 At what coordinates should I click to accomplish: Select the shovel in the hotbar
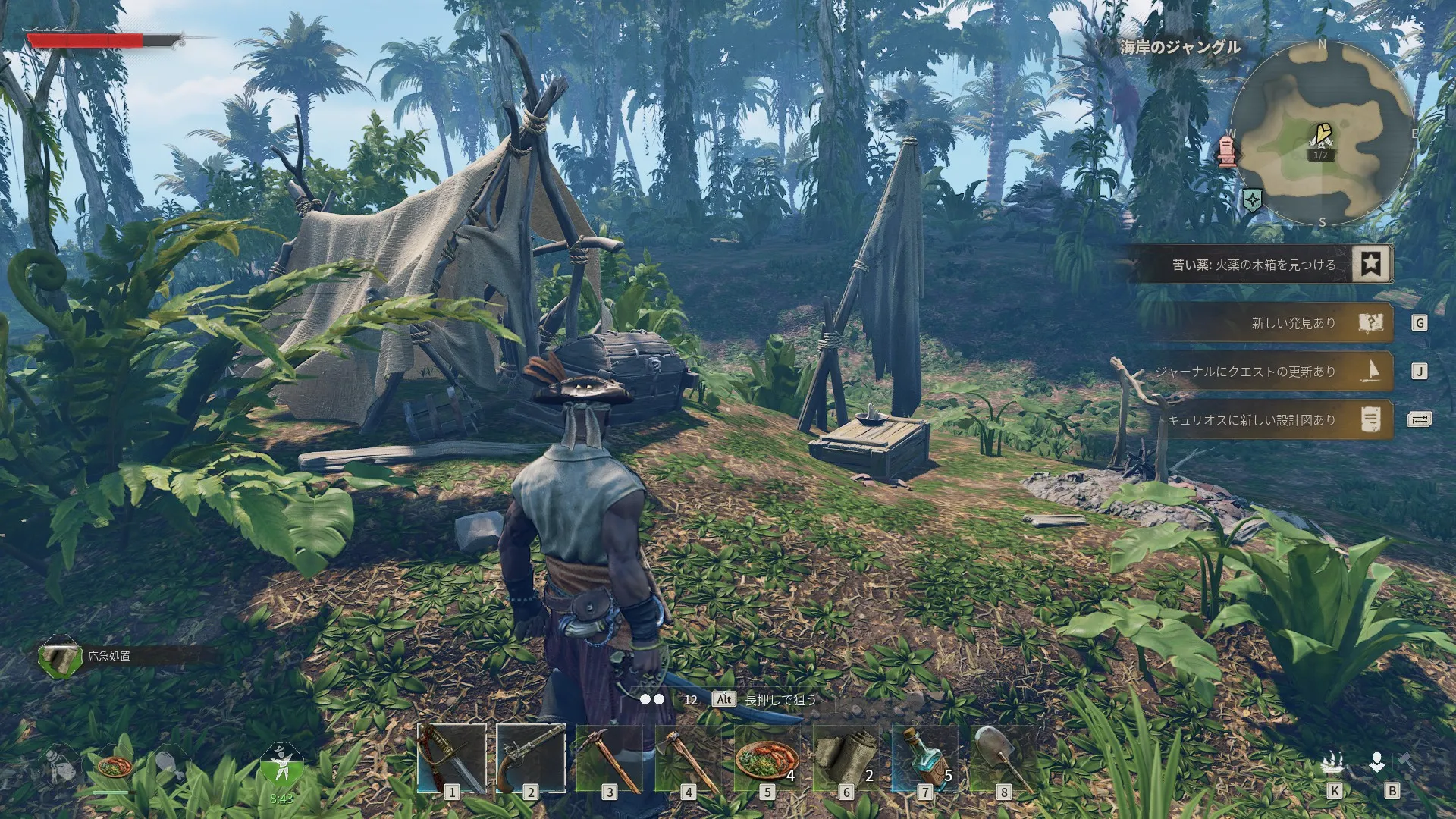1004,759
